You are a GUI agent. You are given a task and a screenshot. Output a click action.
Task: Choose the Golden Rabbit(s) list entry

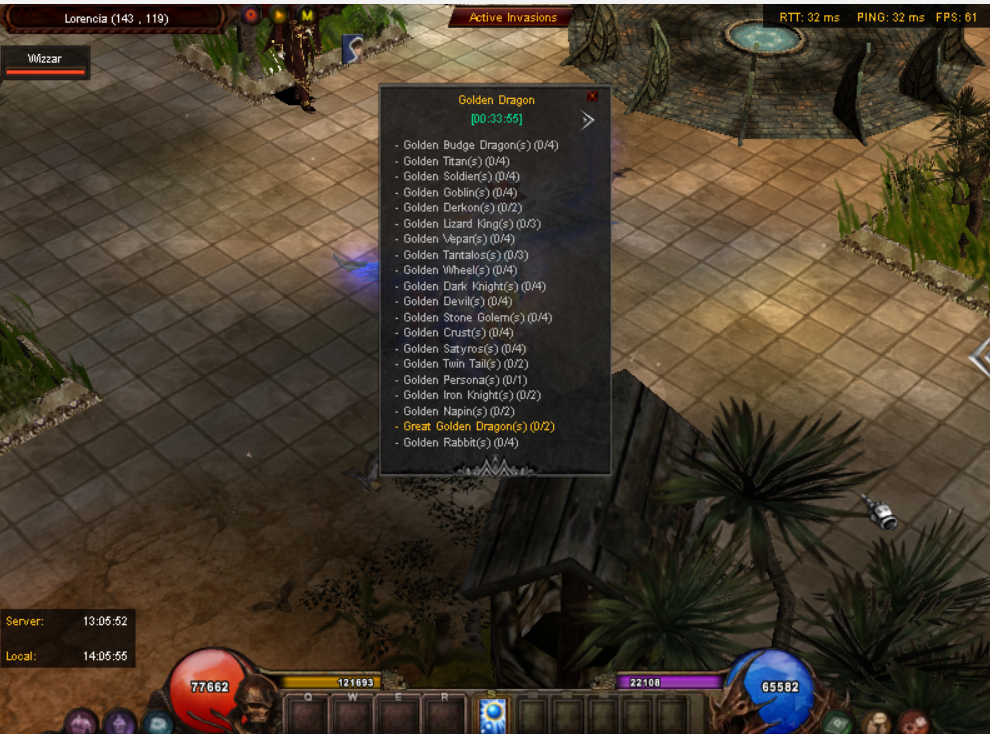pos(460,443)
